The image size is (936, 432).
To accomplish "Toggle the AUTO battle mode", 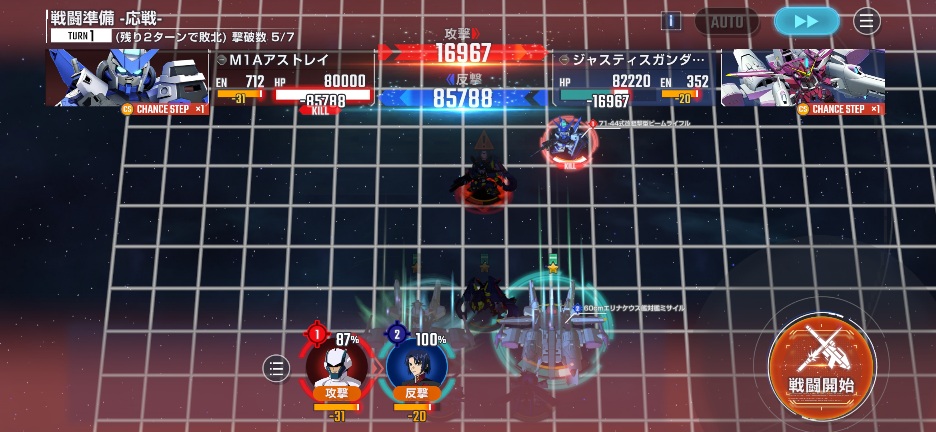I will (x=726, y=21).
